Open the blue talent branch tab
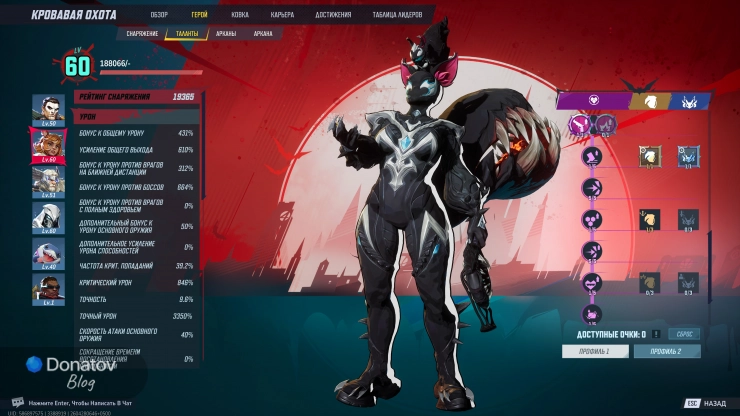Screen dimensions: 740x416 point(689,101)
